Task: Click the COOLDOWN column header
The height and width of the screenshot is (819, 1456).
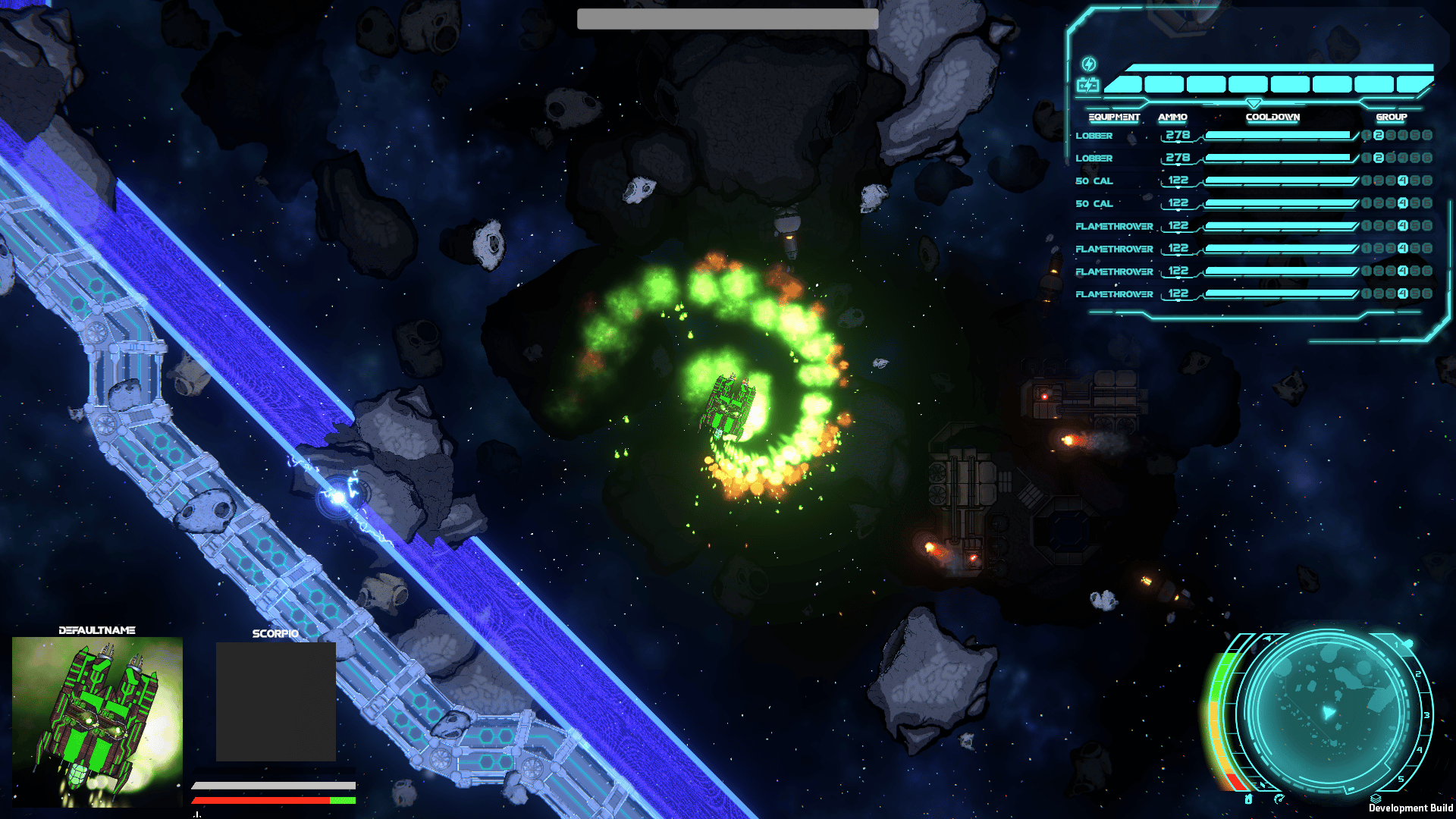Action: [x=1272, y=117]
